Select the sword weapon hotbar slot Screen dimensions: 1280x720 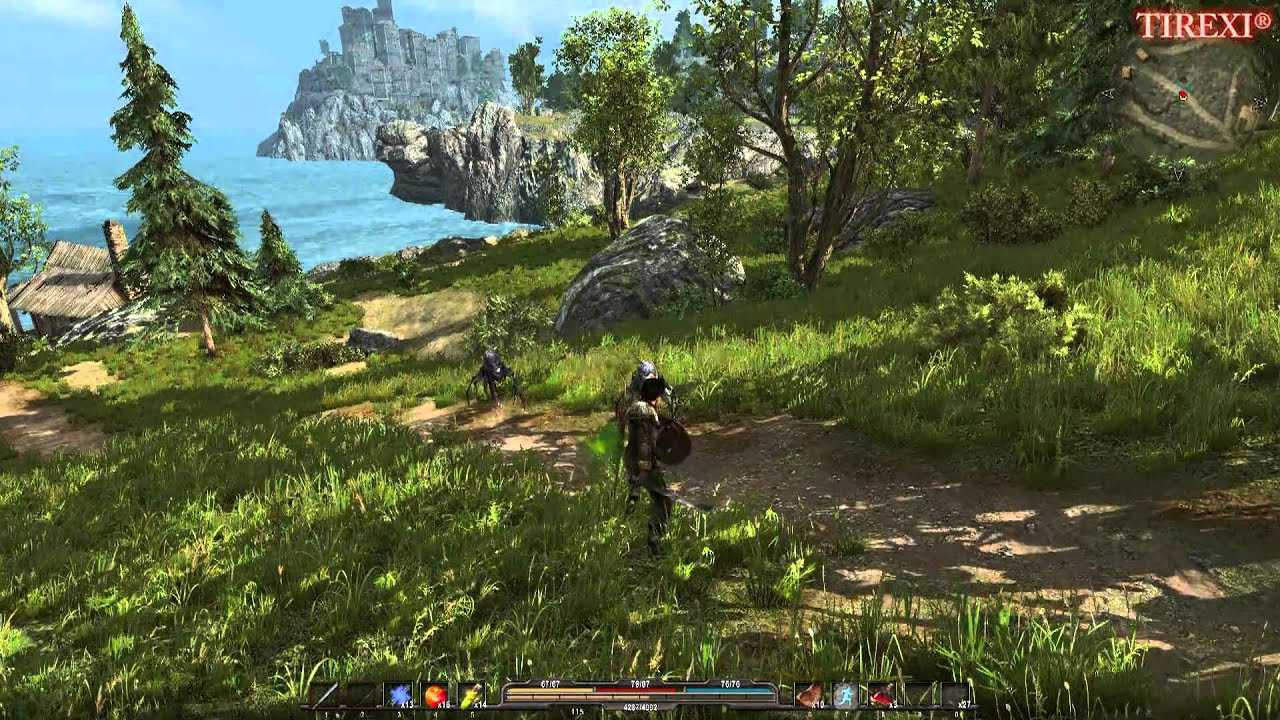coord(325,695)
